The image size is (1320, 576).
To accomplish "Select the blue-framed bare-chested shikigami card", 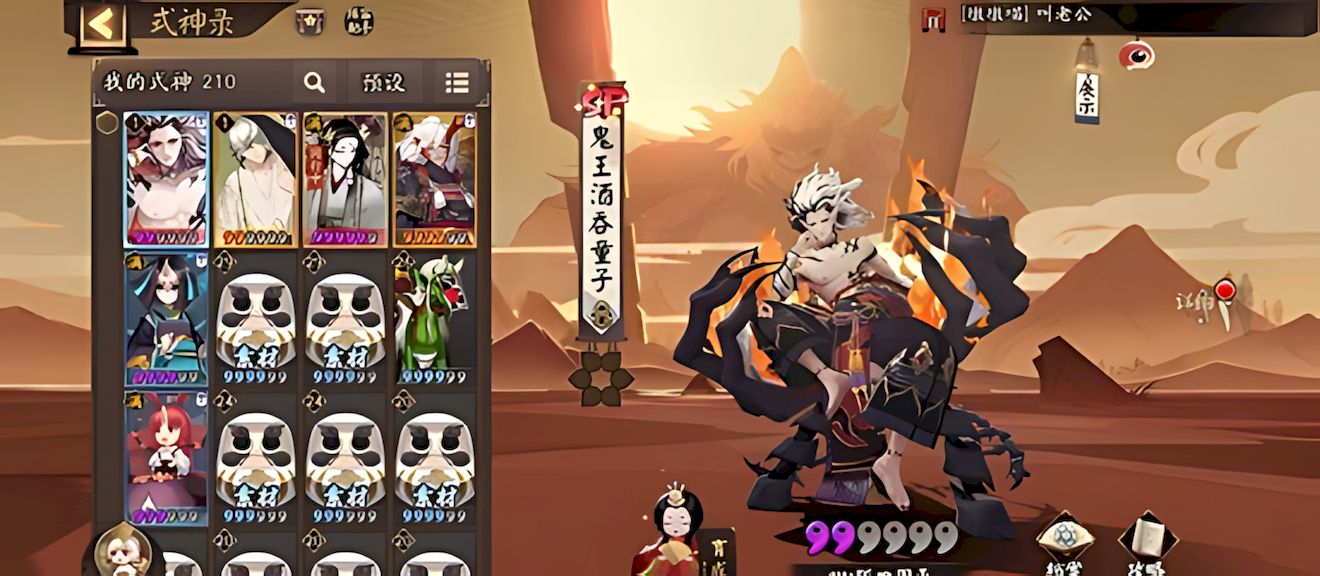I will (x=166, y=179).
